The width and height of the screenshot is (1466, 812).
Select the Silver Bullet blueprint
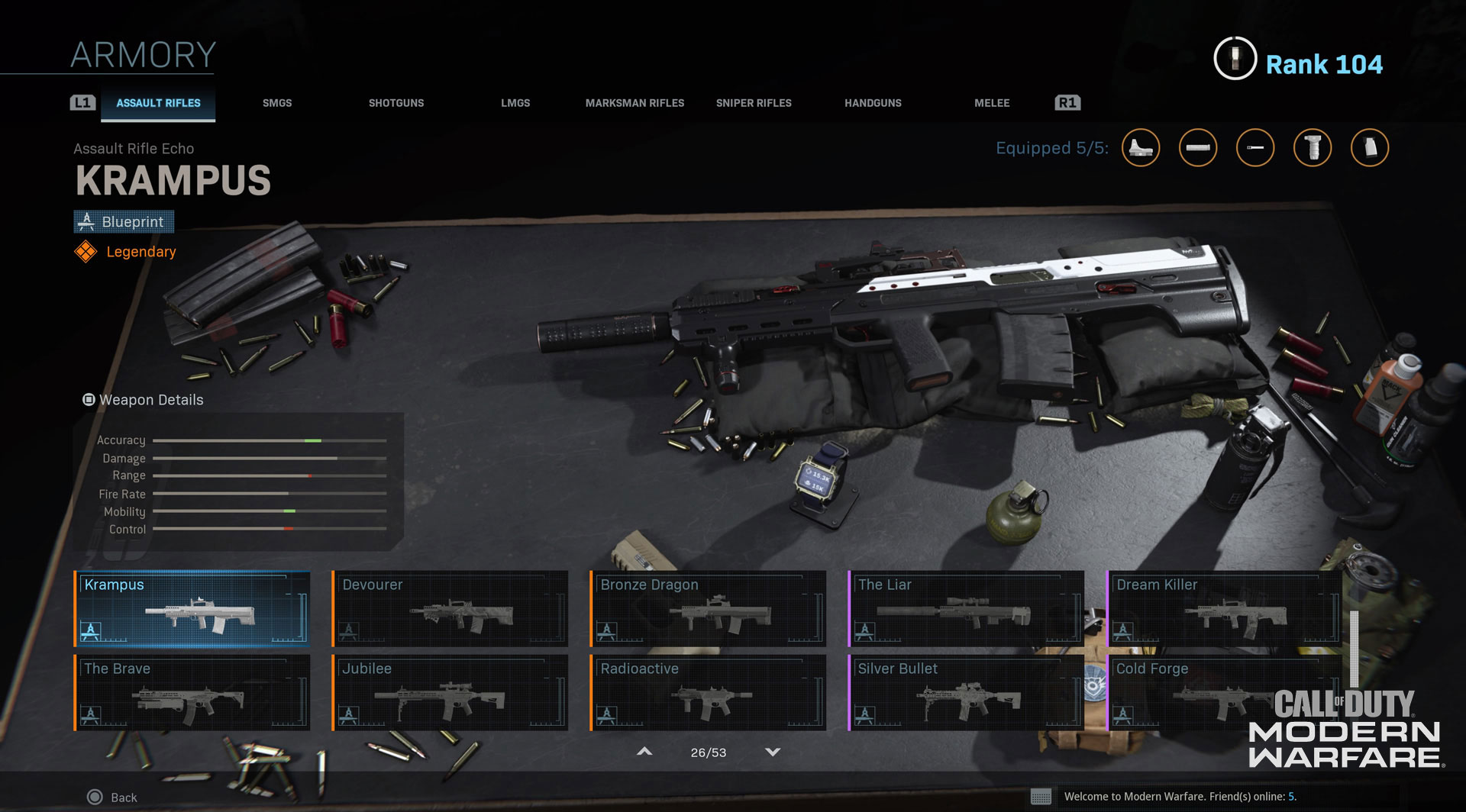(x=966, y=692)
